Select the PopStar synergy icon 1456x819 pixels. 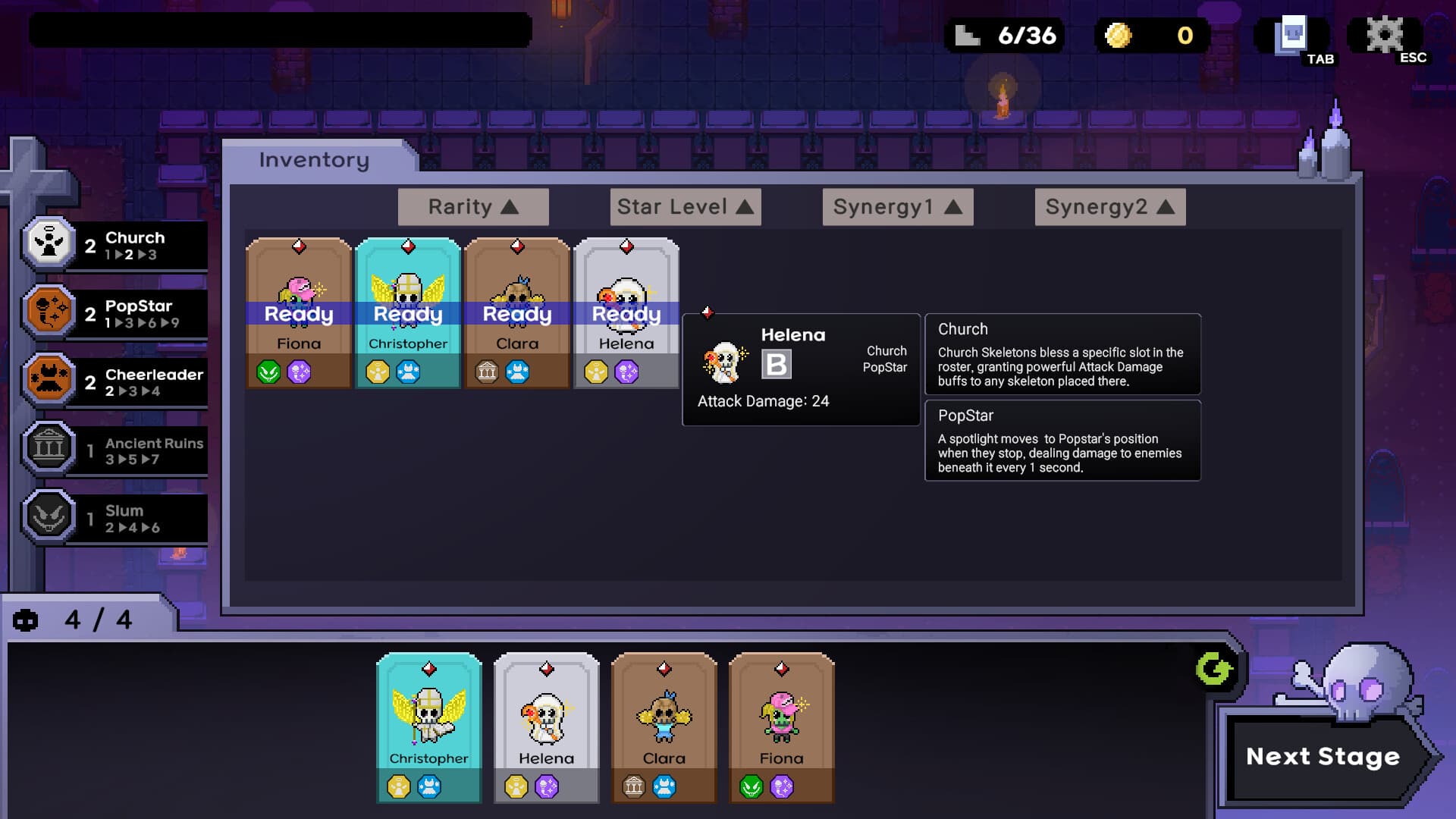(49, 312)
